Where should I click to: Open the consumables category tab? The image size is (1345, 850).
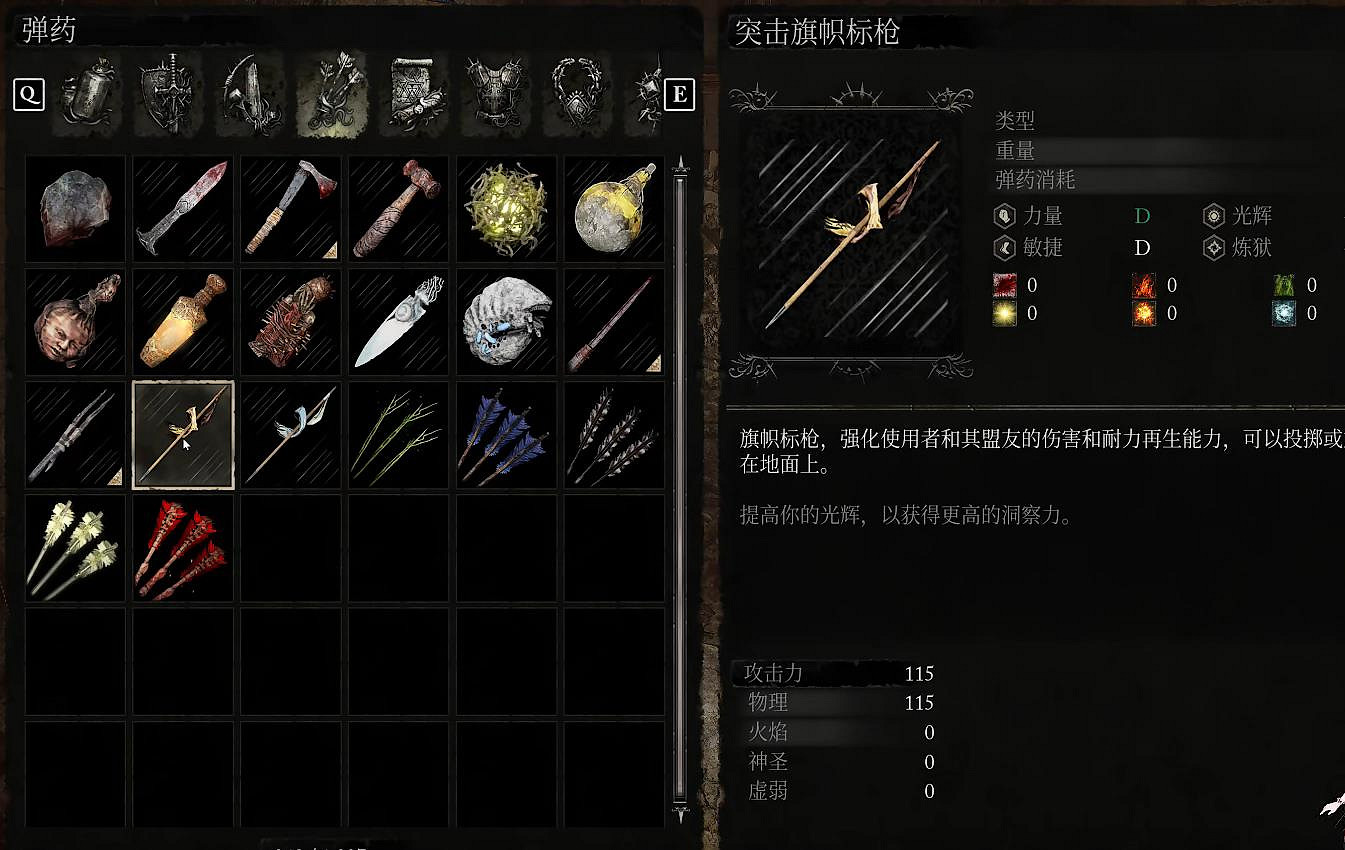pos(85,95)
